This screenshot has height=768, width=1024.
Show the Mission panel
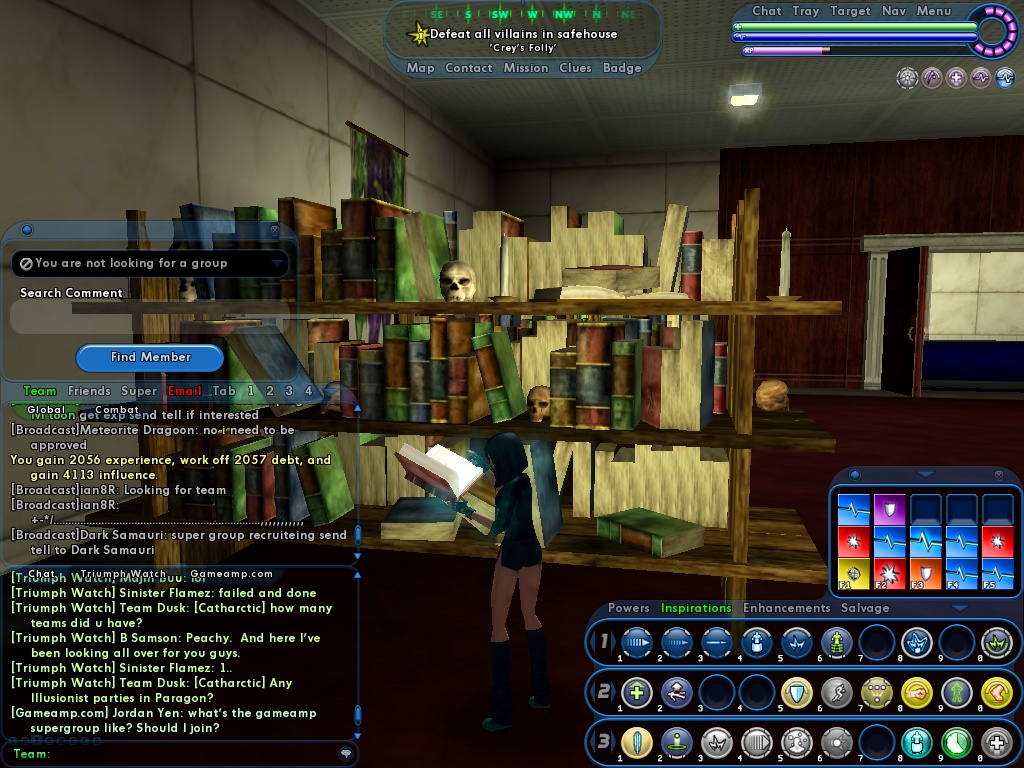[525, 68]
